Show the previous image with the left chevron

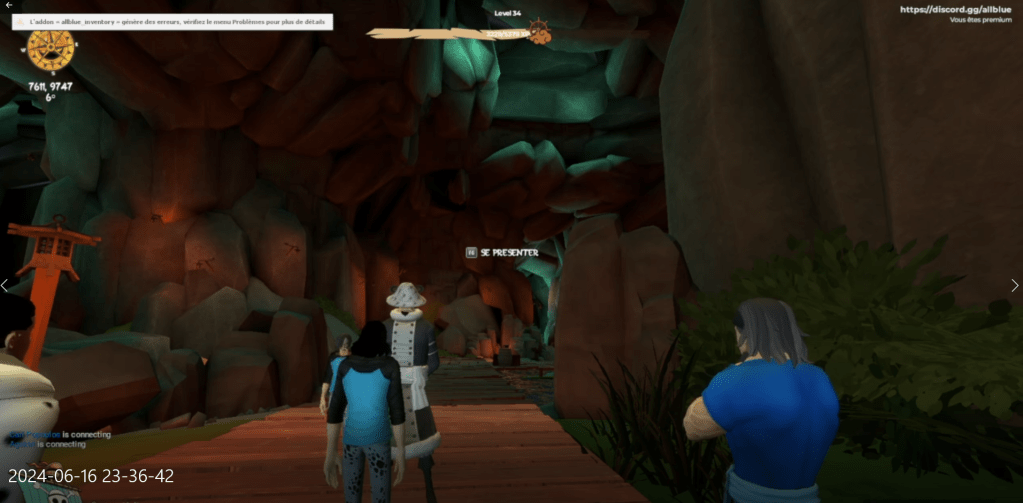coord(5,286)
